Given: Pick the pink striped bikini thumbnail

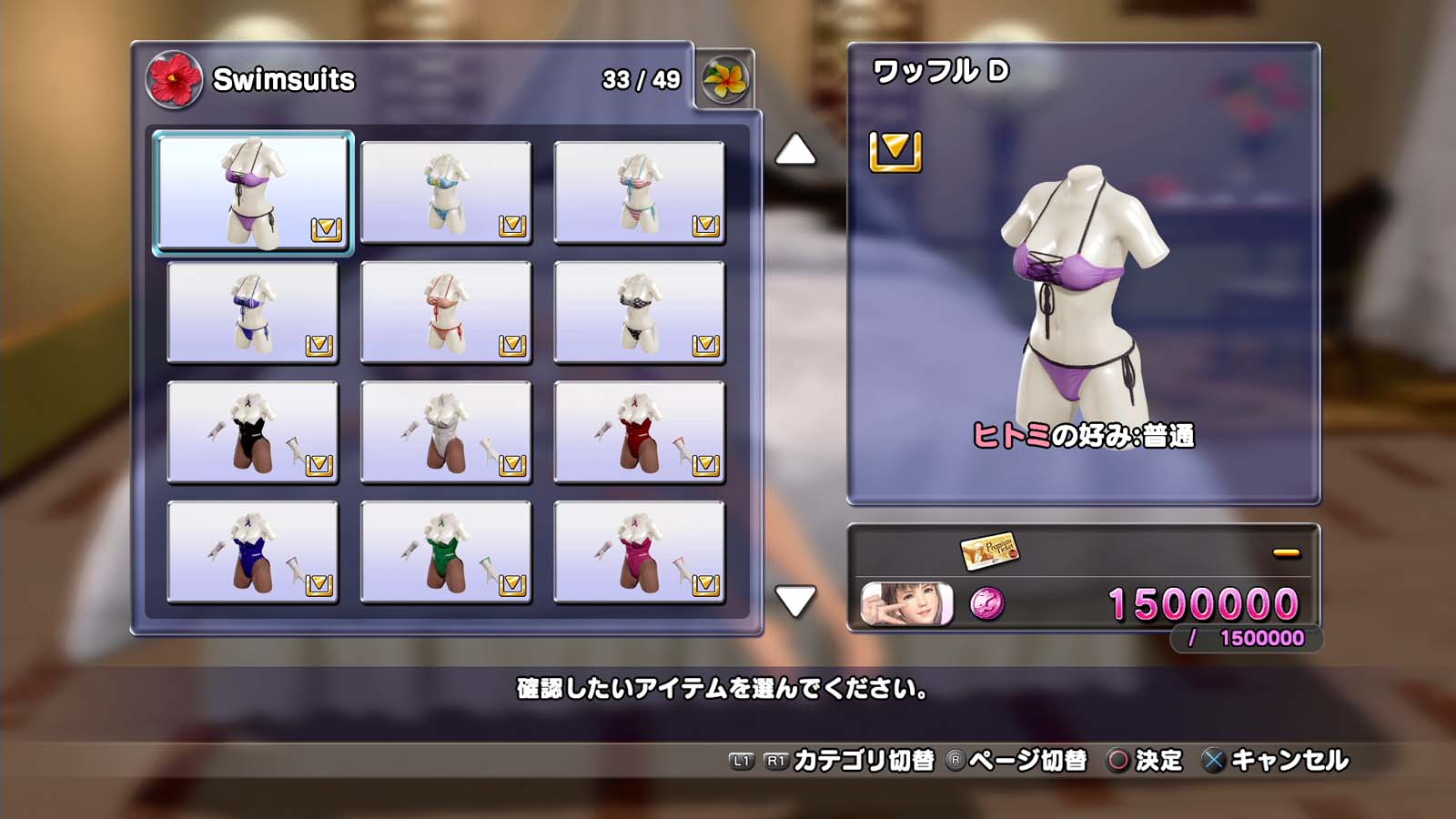Looking at the screenshot, I should [x=639, y=192].
